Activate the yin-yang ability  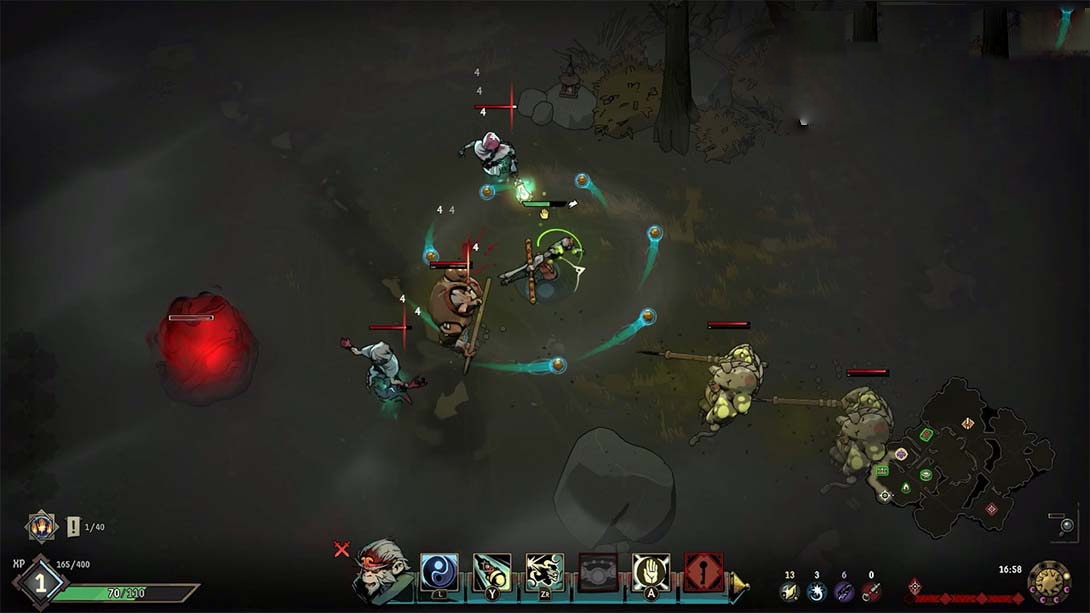click(x=439, y=572)
